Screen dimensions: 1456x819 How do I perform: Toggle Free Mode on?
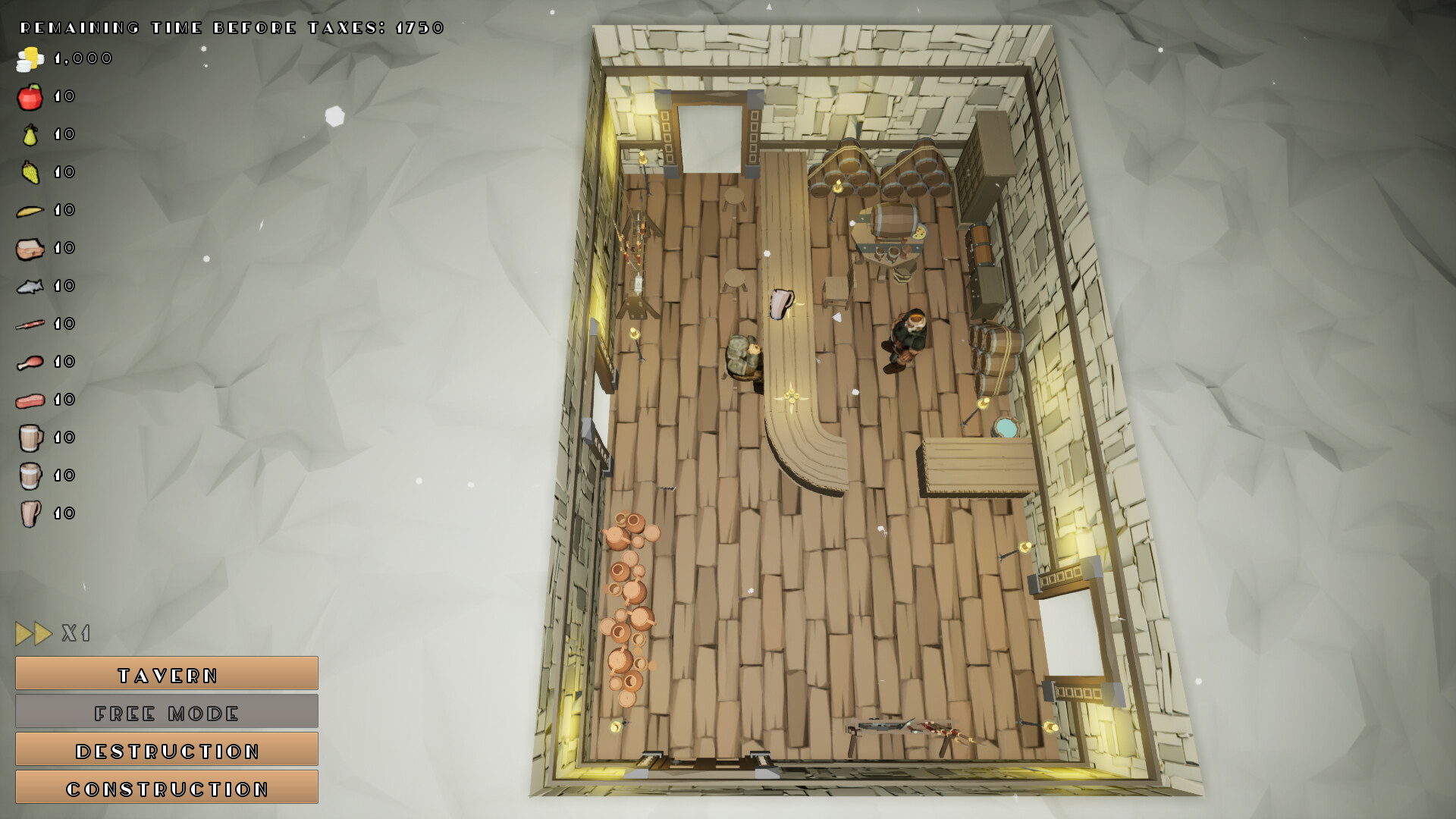click(166, 711)
